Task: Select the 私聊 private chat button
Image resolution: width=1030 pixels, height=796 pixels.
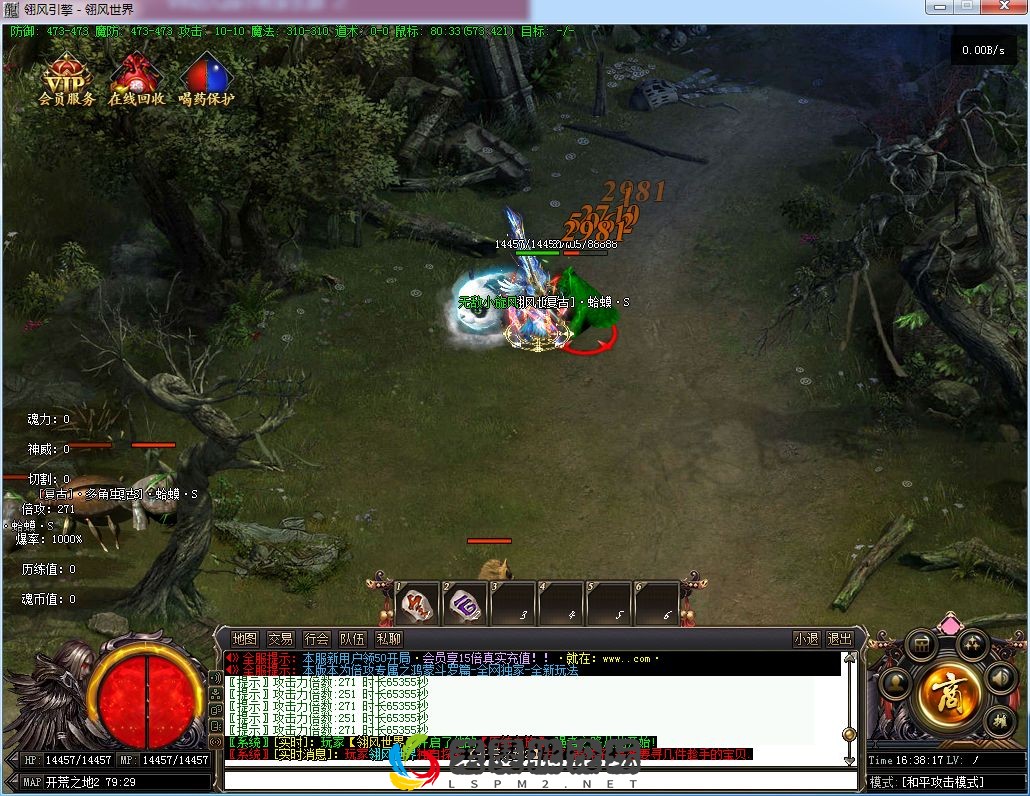Action: pos(389,639)
